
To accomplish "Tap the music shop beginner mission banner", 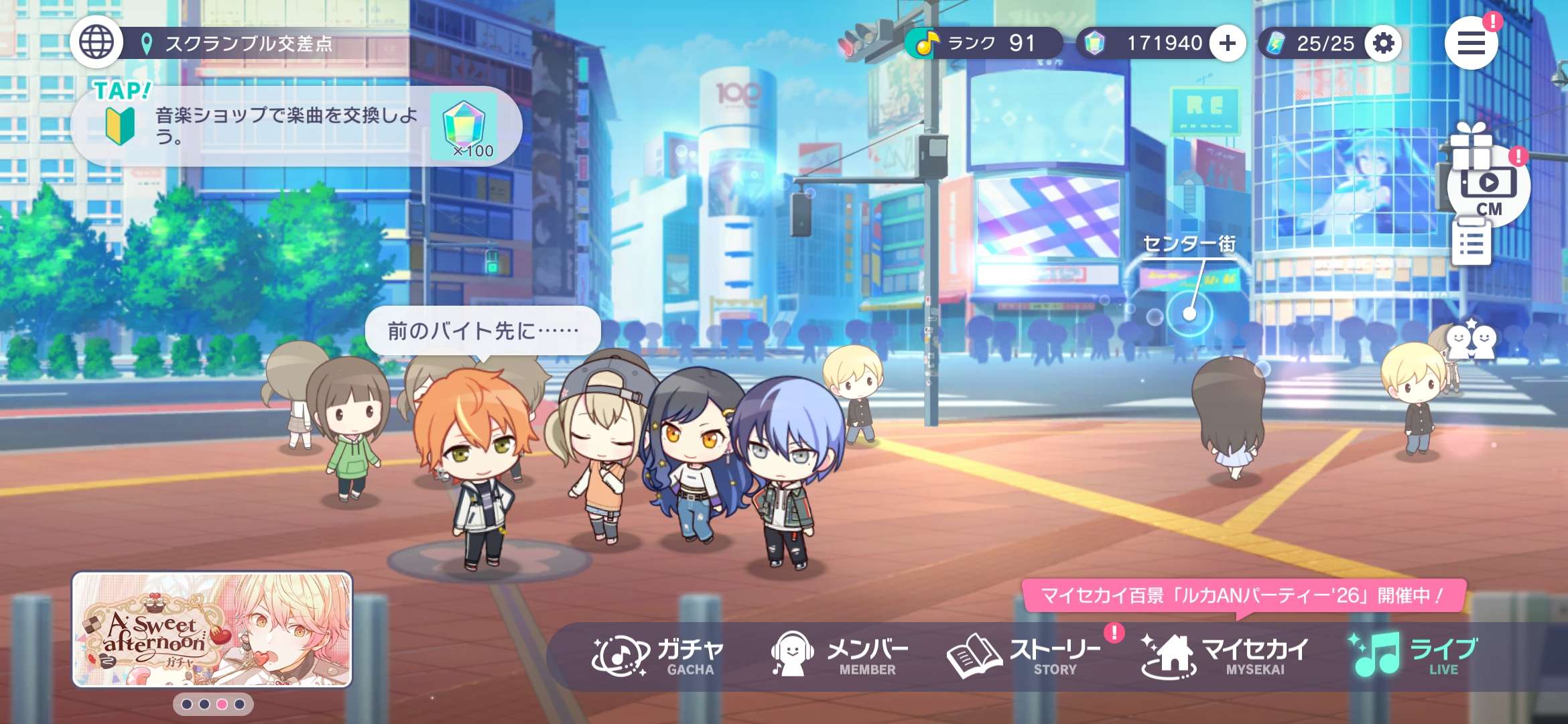I will [x=295, y=126].
